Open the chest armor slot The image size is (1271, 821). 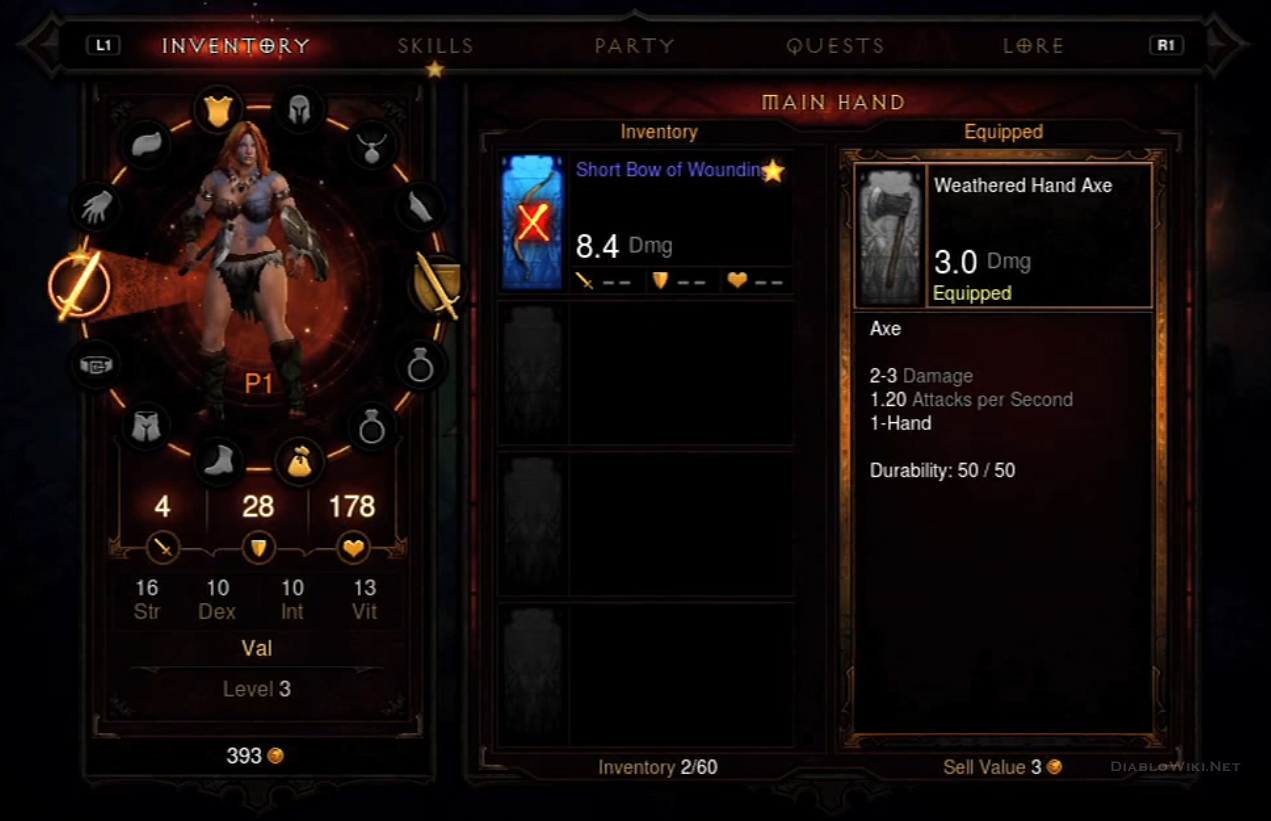(218, 108)
